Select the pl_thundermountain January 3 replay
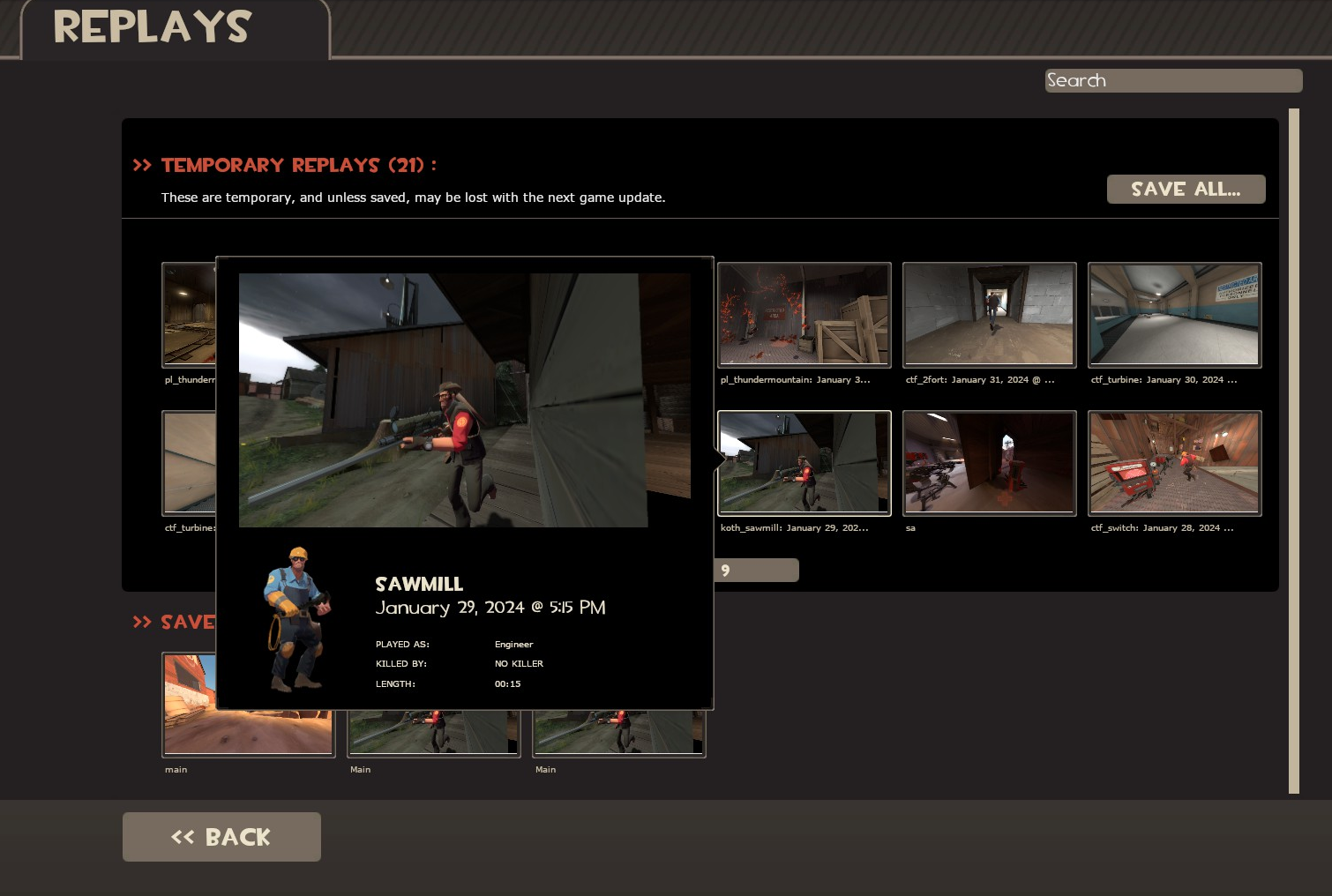The image size is (1332, 896). coord(804,314)
